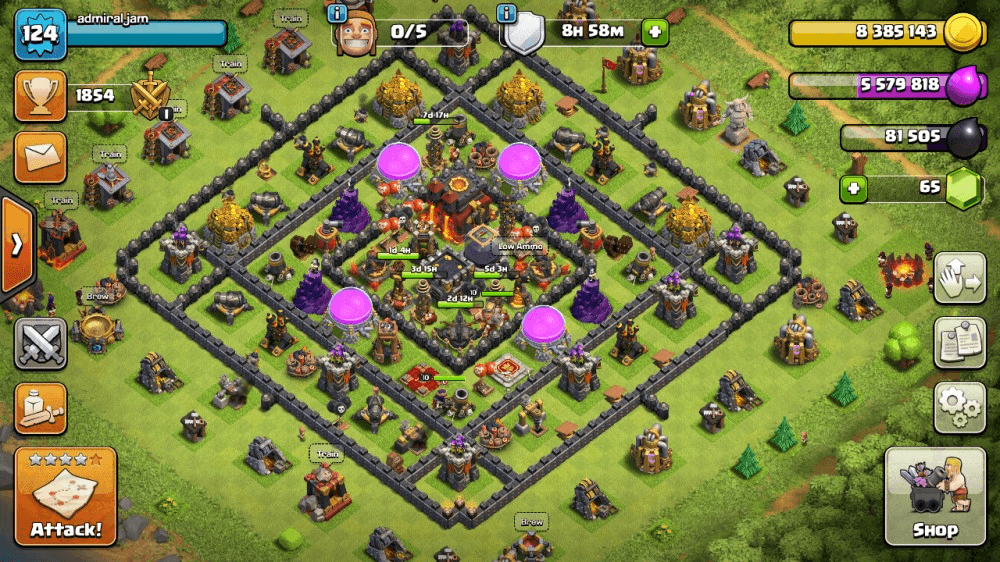Add gems with the green plus button
Viewport: 1000px width, 562px height.
tap(853, 188)
